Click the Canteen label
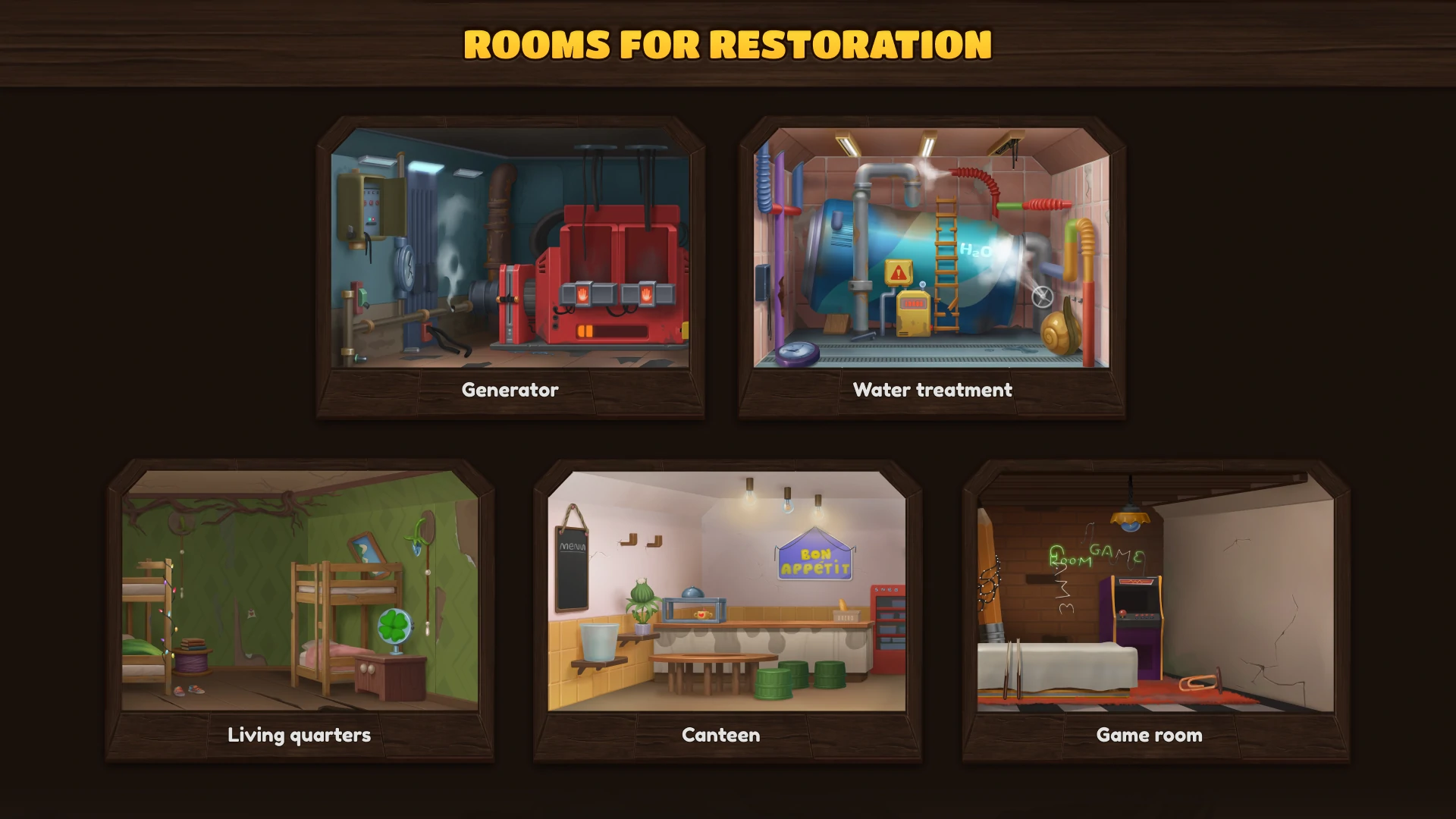Screen dimensions: 1456x819 coord(720,734)
